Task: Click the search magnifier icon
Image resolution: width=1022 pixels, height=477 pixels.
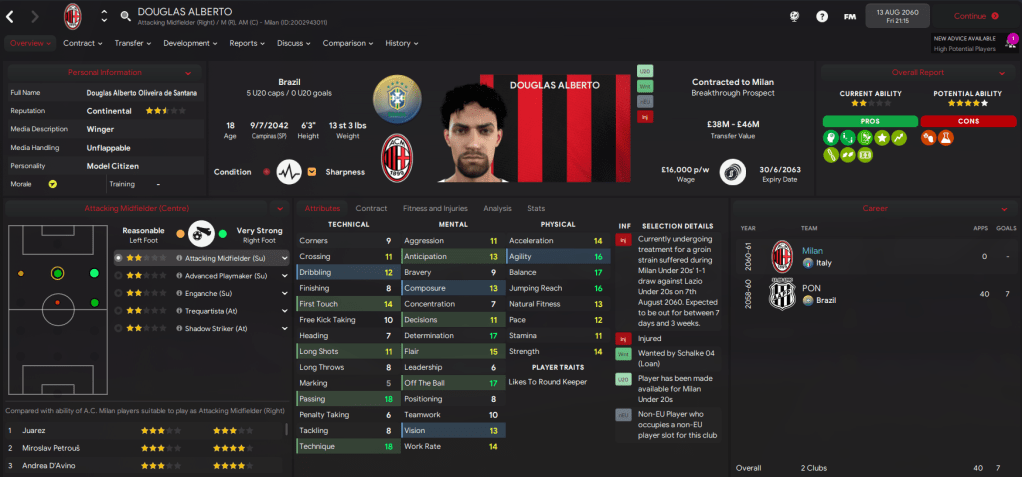Action: pos(125,16)
